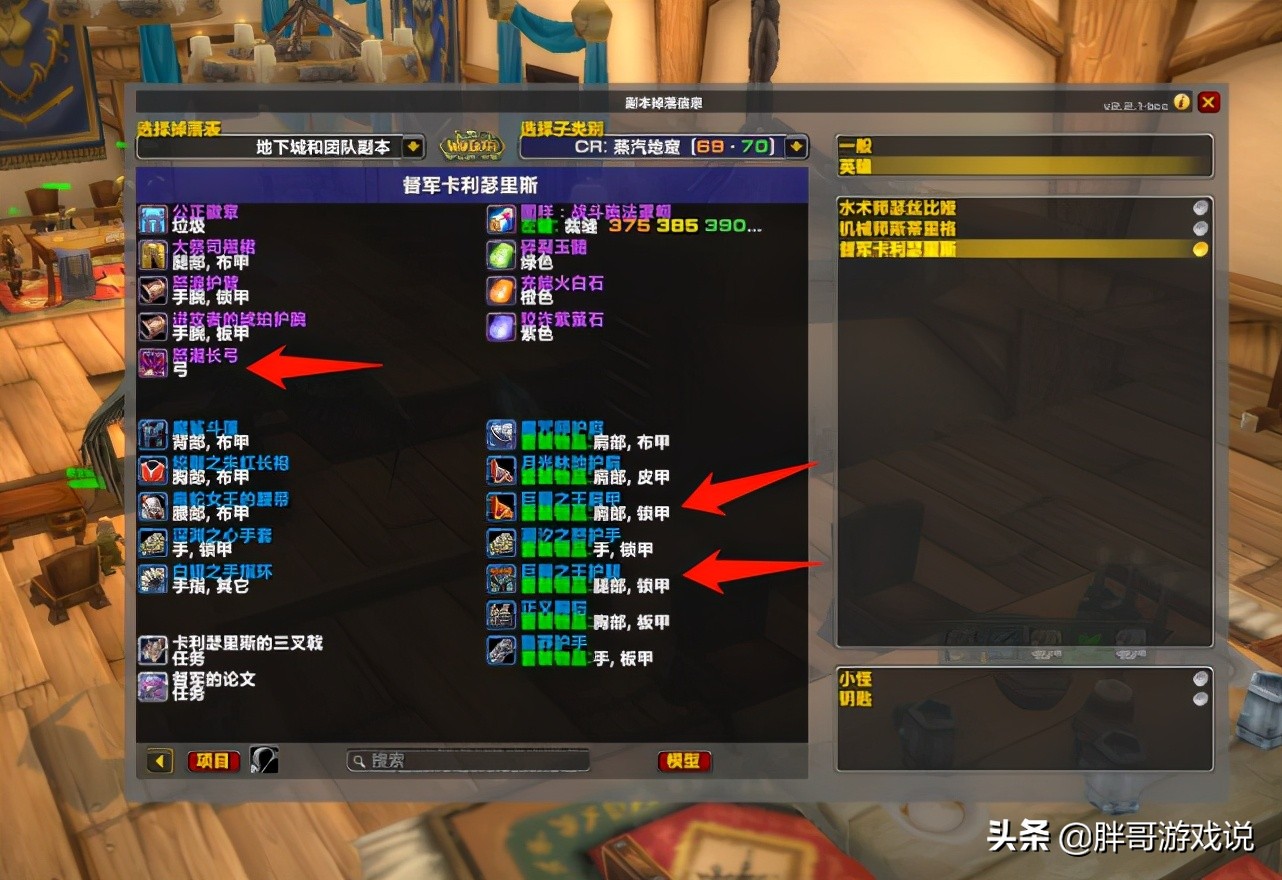Click the red 模型 button
The height and width of the screenshot is (880, 1282).
coord(684,761)
